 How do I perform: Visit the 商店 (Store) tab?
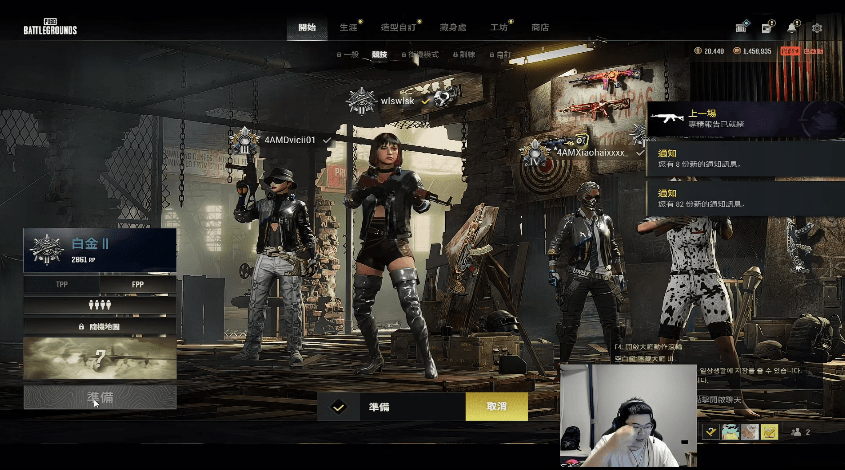pyautogui.click(x=540, y=27)
